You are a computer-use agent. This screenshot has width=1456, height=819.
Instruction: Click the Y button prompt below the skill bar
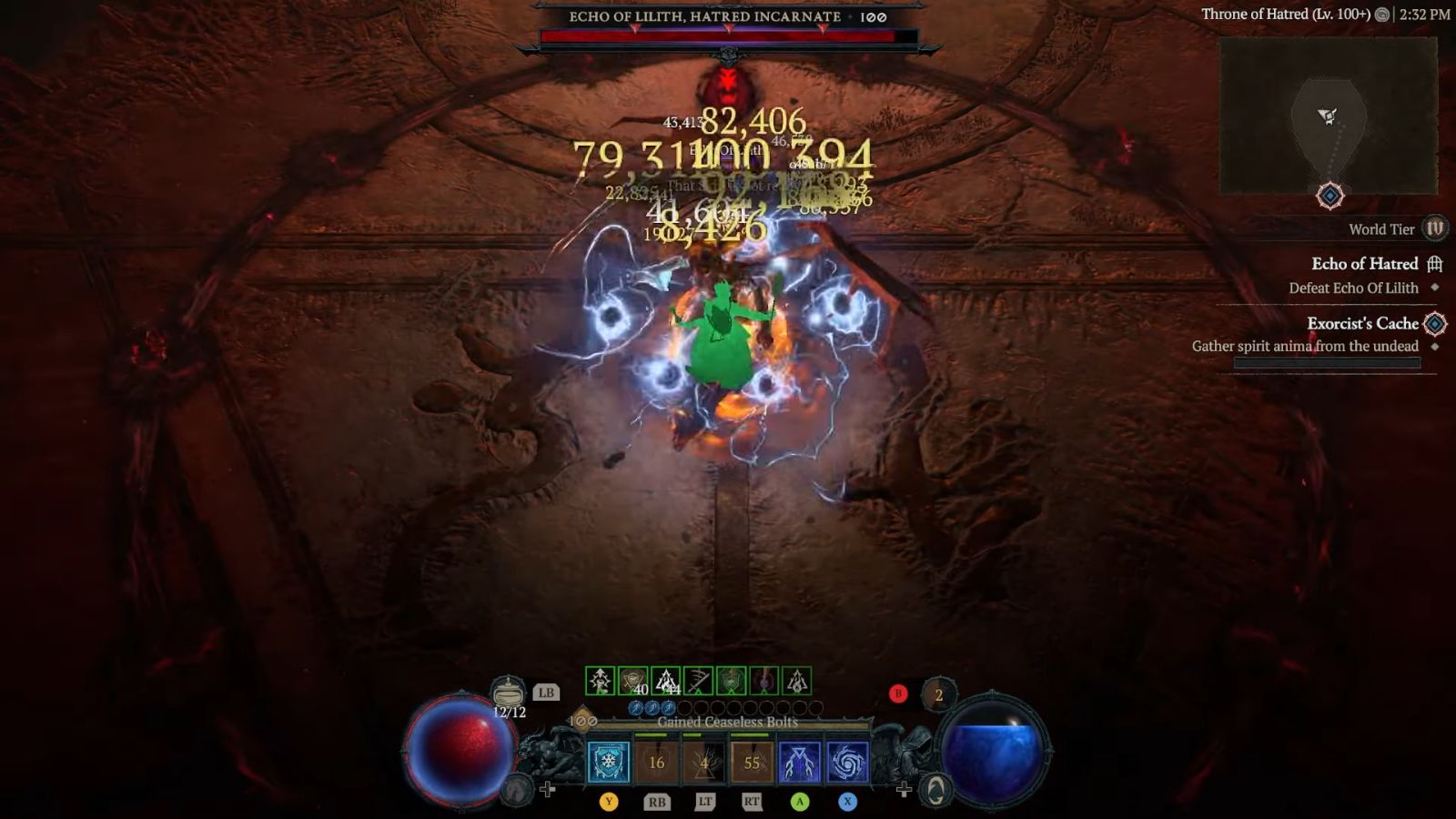pyautogui.click(x=609, y=802)
